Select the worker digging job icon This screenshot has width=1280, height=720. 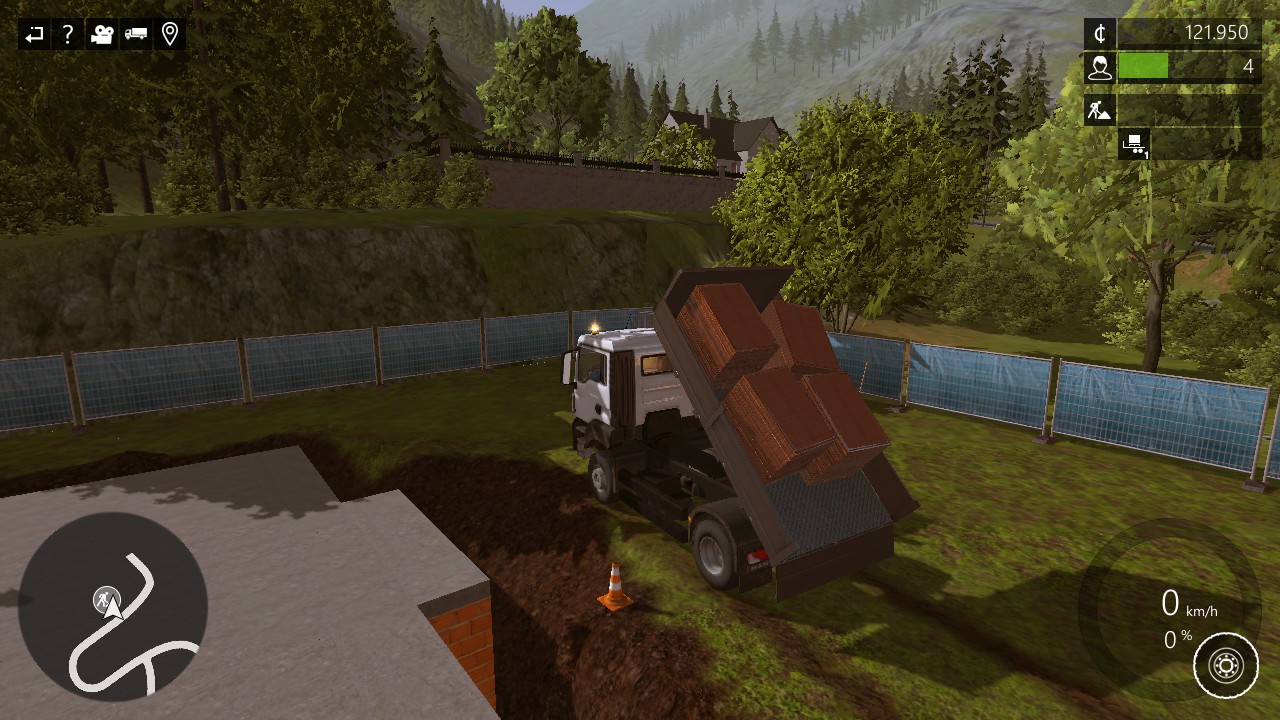coord(1100,110)
